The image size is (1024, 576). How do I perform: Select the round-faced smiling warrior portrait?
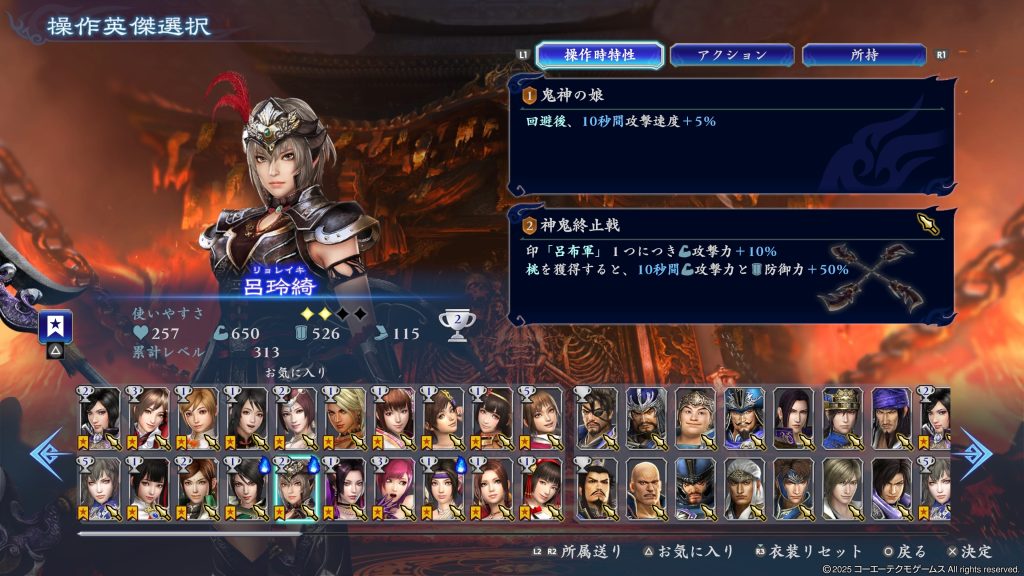[x=695, y=417]
